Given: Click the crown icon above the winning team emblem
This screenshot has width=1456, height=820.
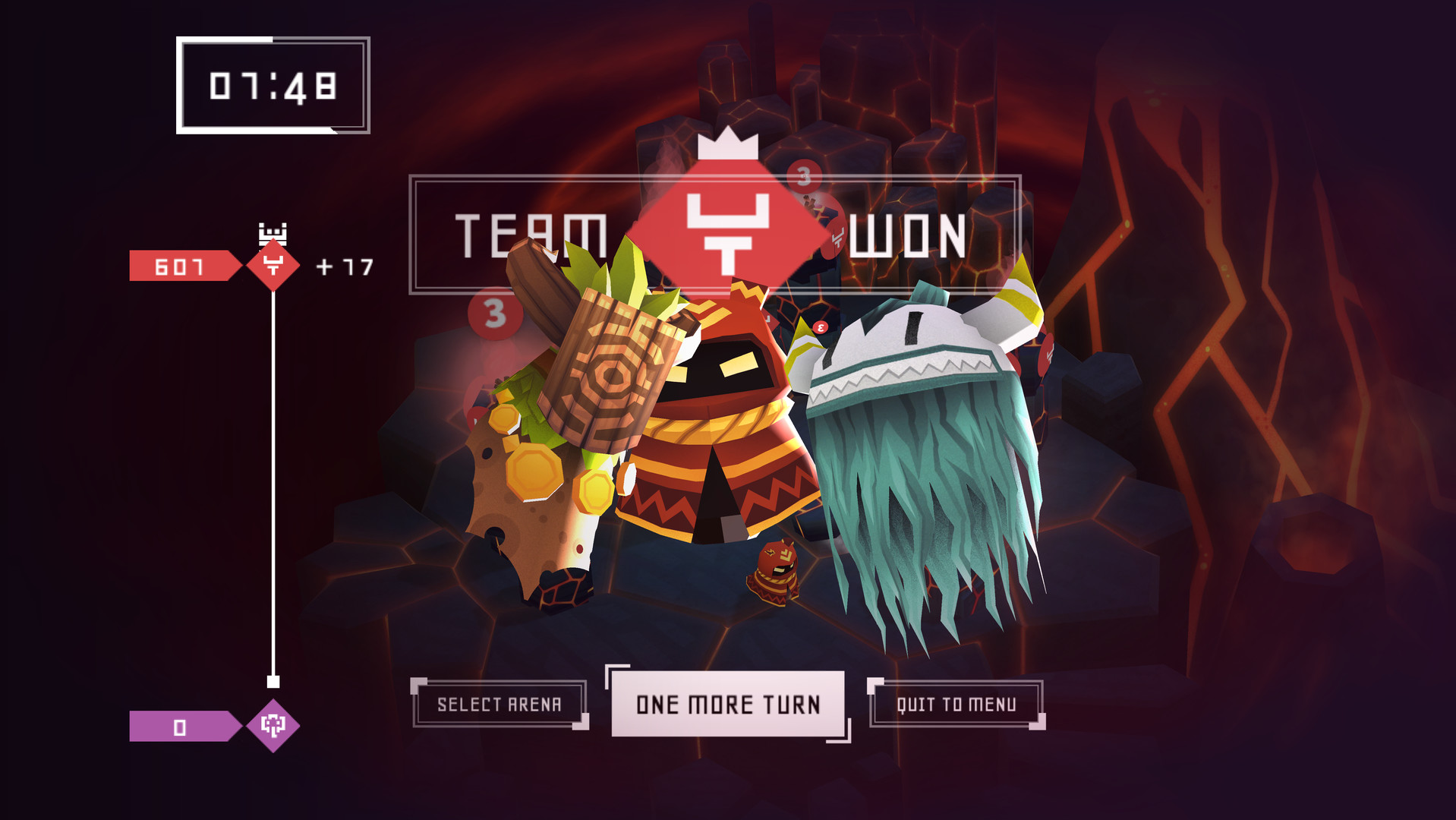Looking at the screenshot, I should click(x=727, y=146).
